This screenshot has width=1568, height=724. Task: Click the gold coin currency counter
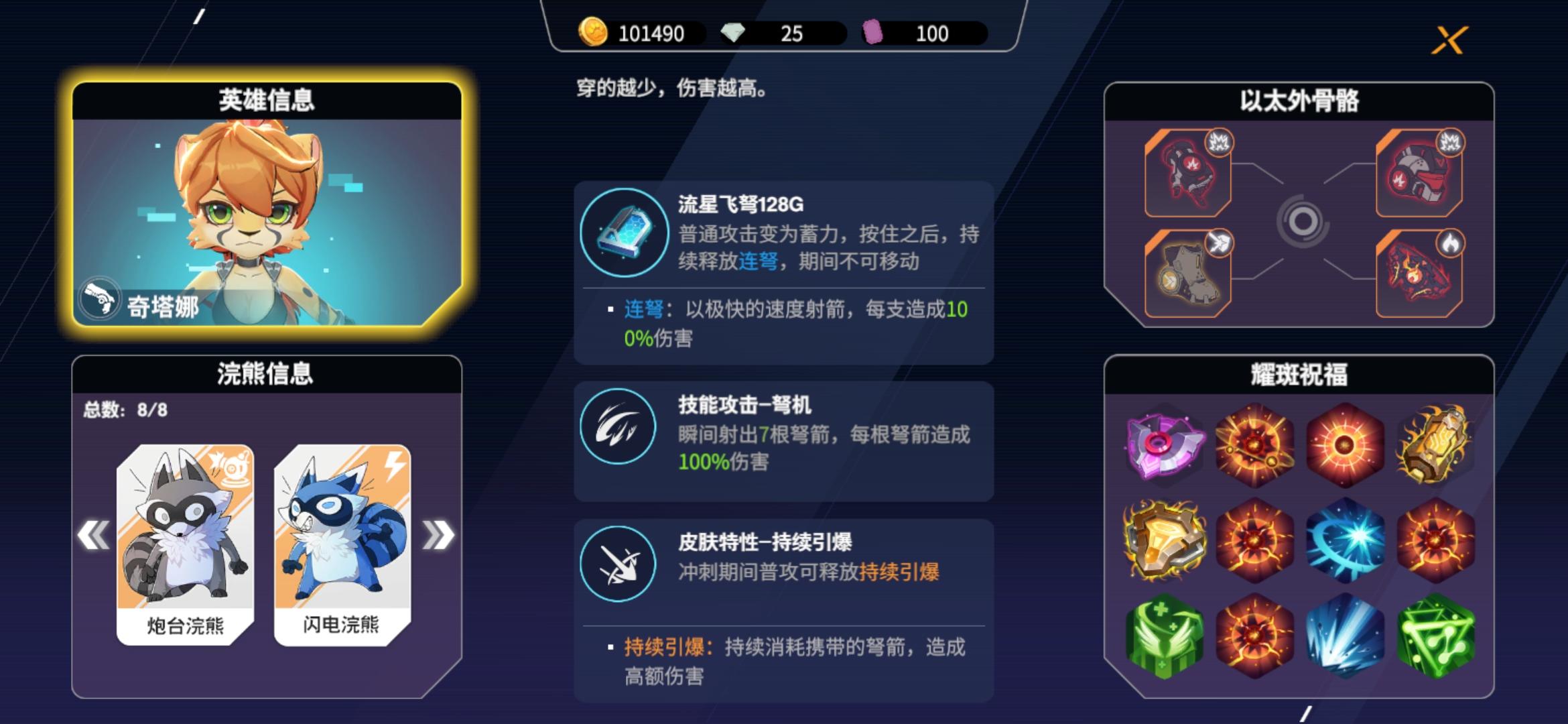pyautogui.click(x=630, y=33)
